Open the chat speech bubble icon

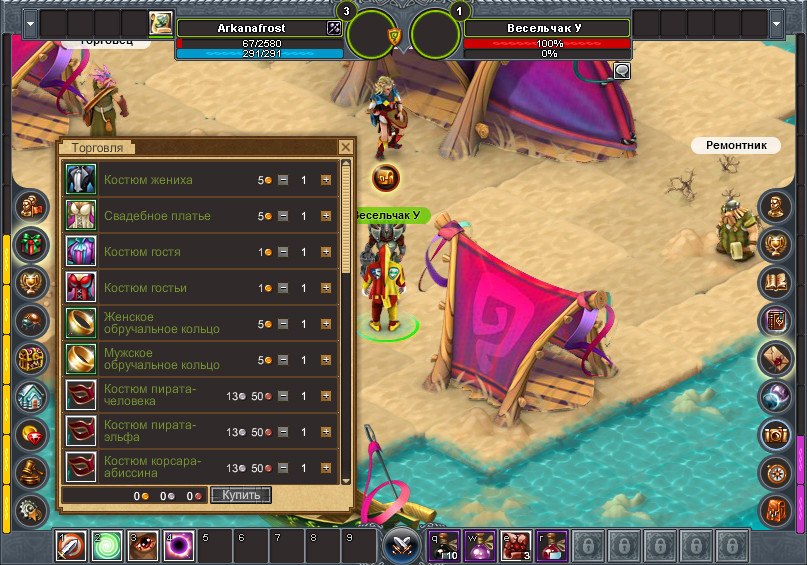622,70
